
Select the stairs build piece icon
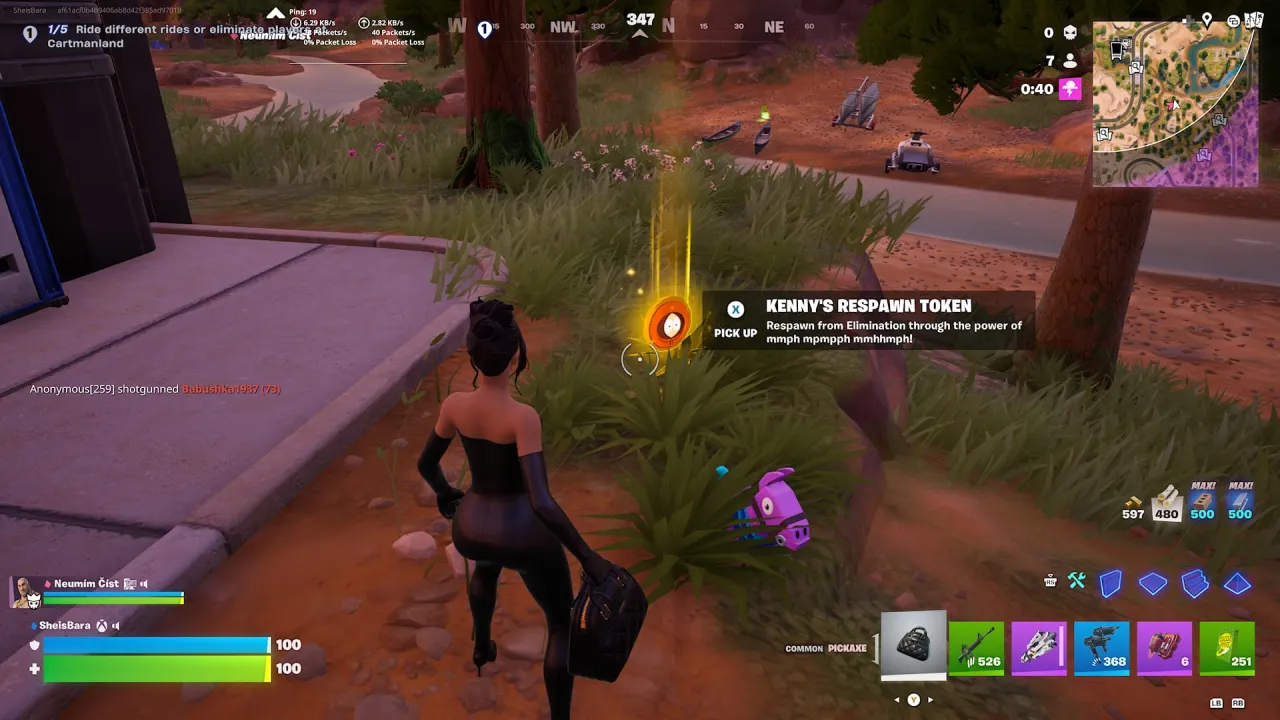click(1195, 585)
